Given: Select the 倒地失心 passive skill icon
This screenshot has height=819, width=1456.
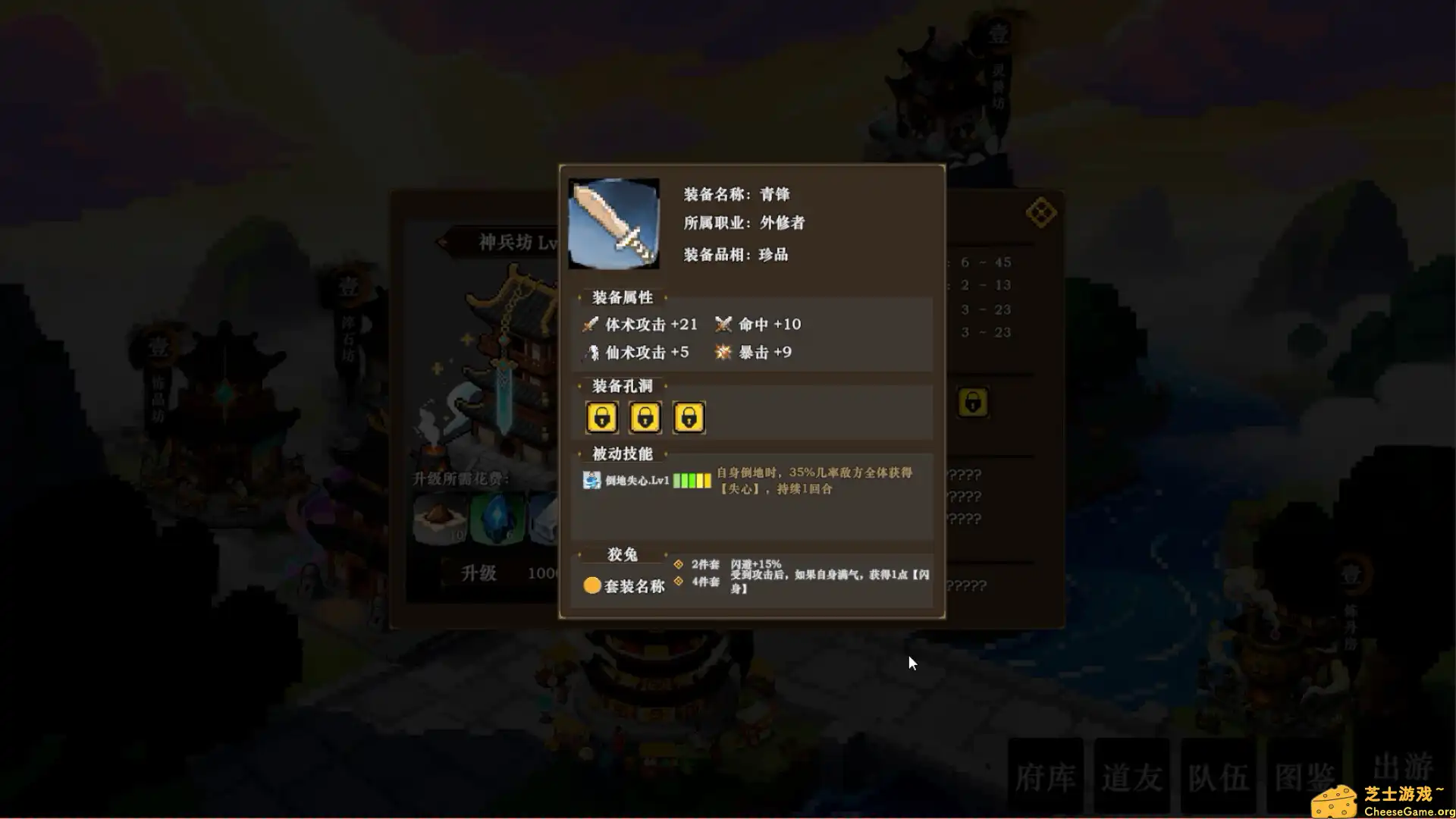Looking at the screenshot, I should coord(591,480).
